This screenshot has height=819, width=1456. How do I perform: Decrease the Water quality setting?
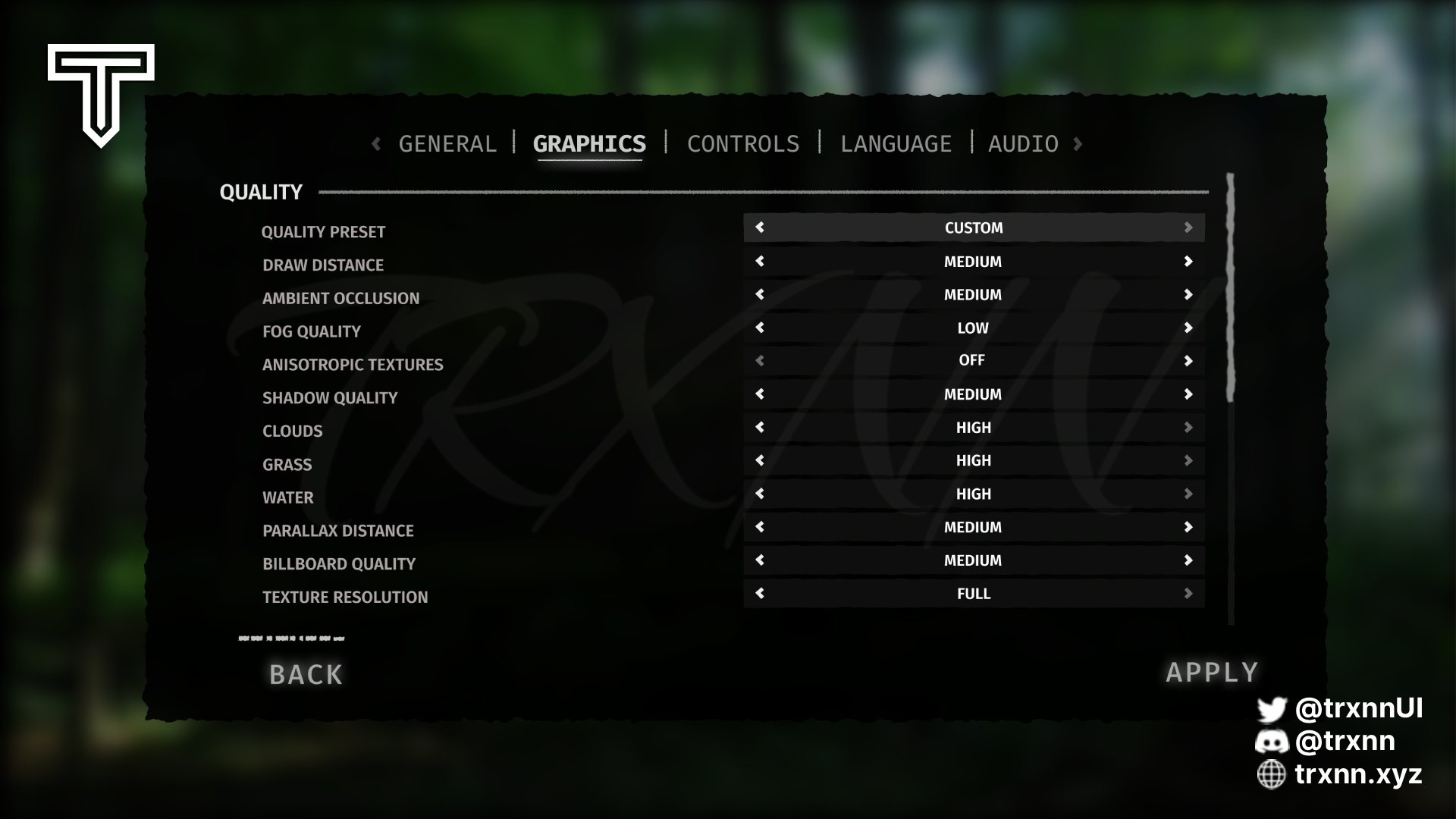[x=760, y=494]
